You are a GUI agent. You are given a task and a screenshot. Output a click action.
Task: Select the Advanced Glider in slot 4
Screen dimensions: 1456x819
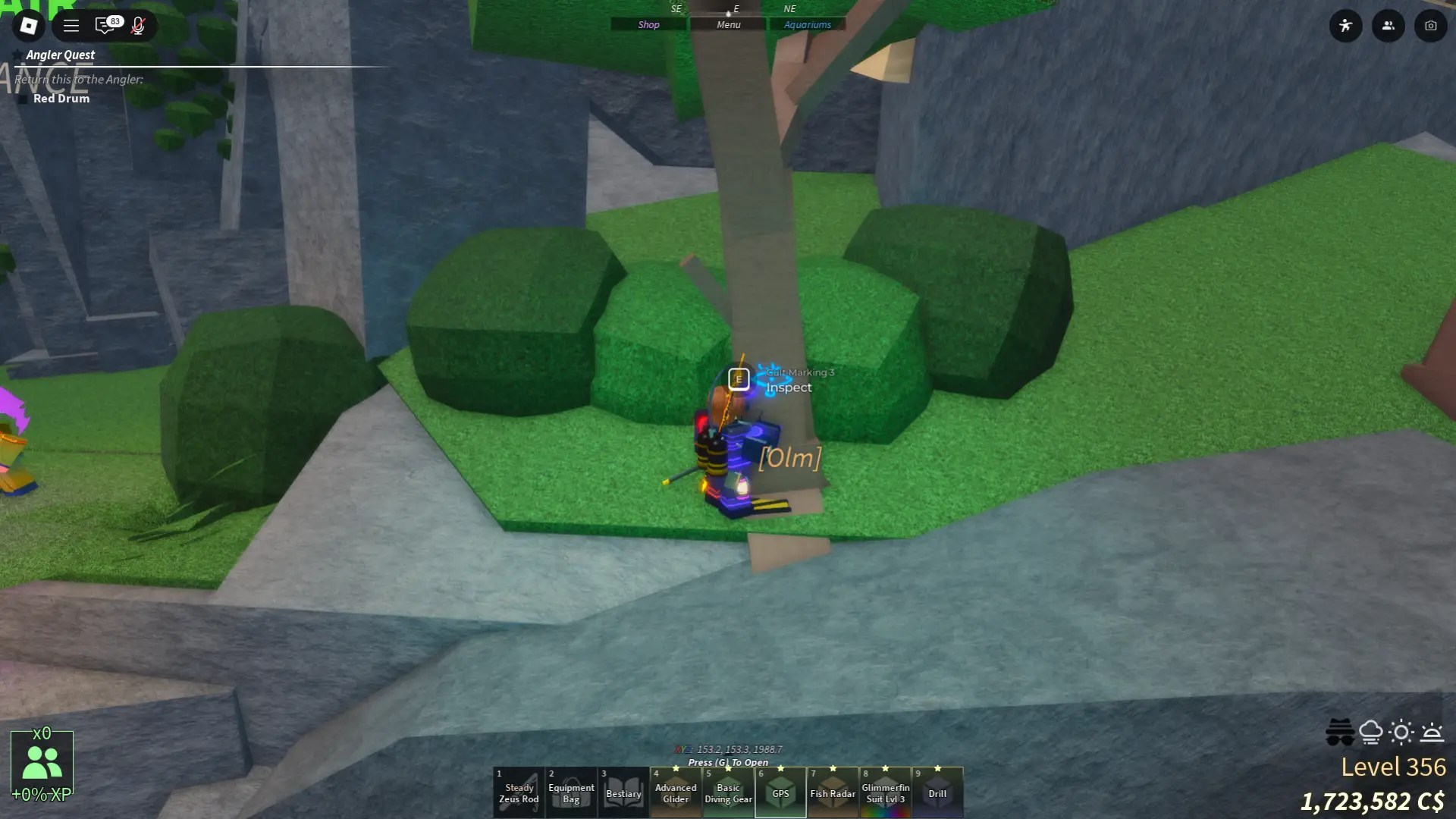pyautogui.click(x=675, y=792)
